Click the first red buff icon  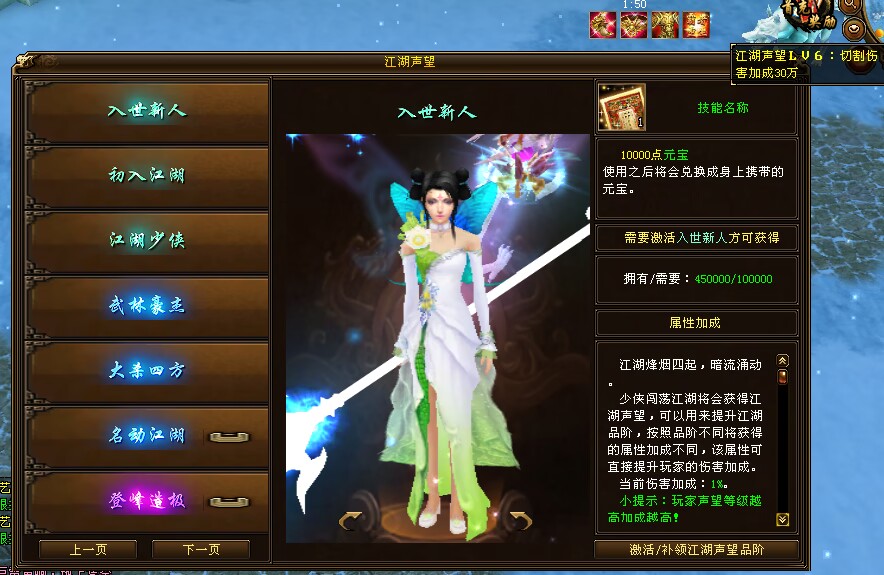coord(603,24)
